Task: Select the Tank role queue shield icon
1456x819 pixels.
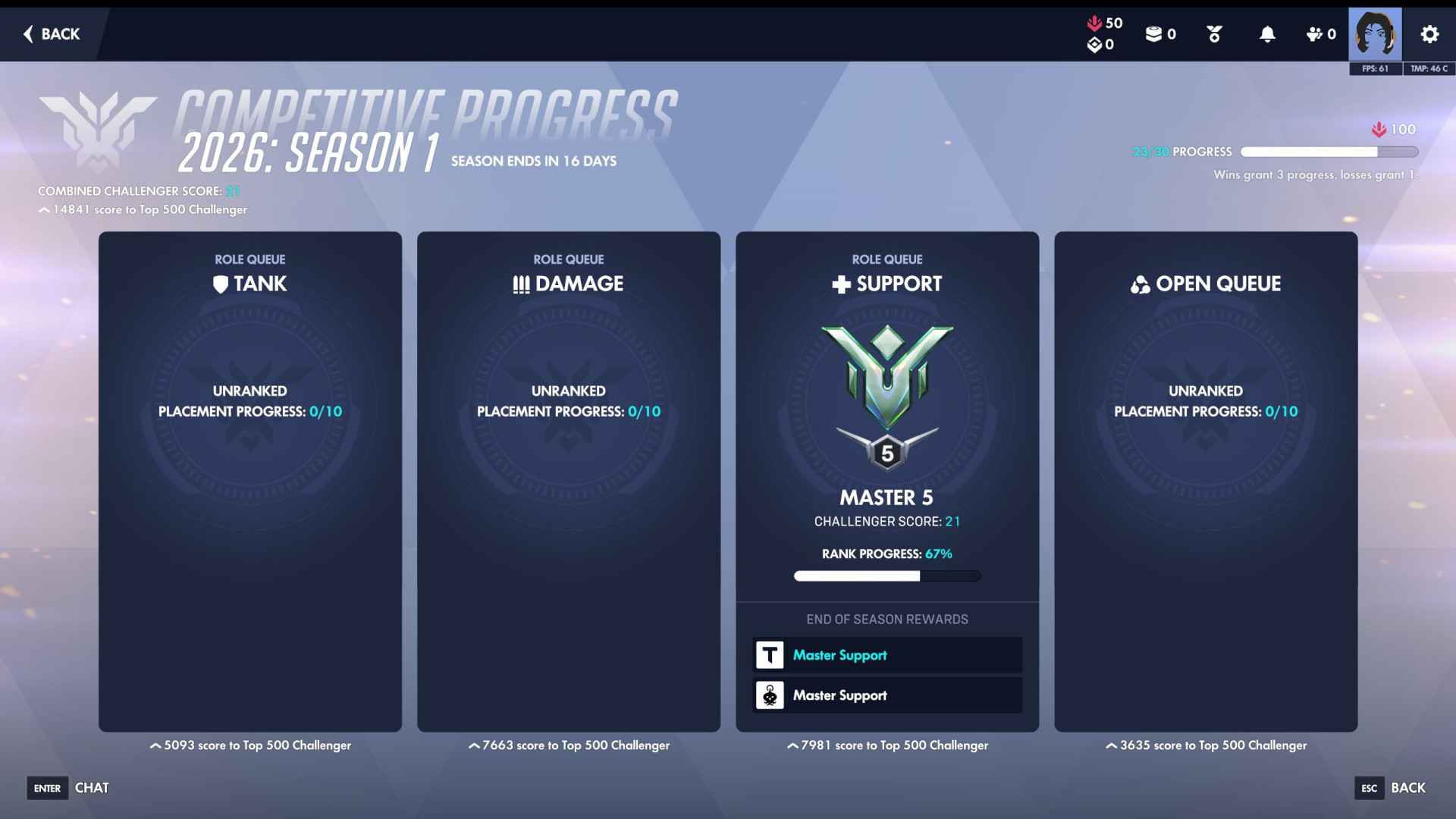Action: pyautogui.click(x=219, y=284)
